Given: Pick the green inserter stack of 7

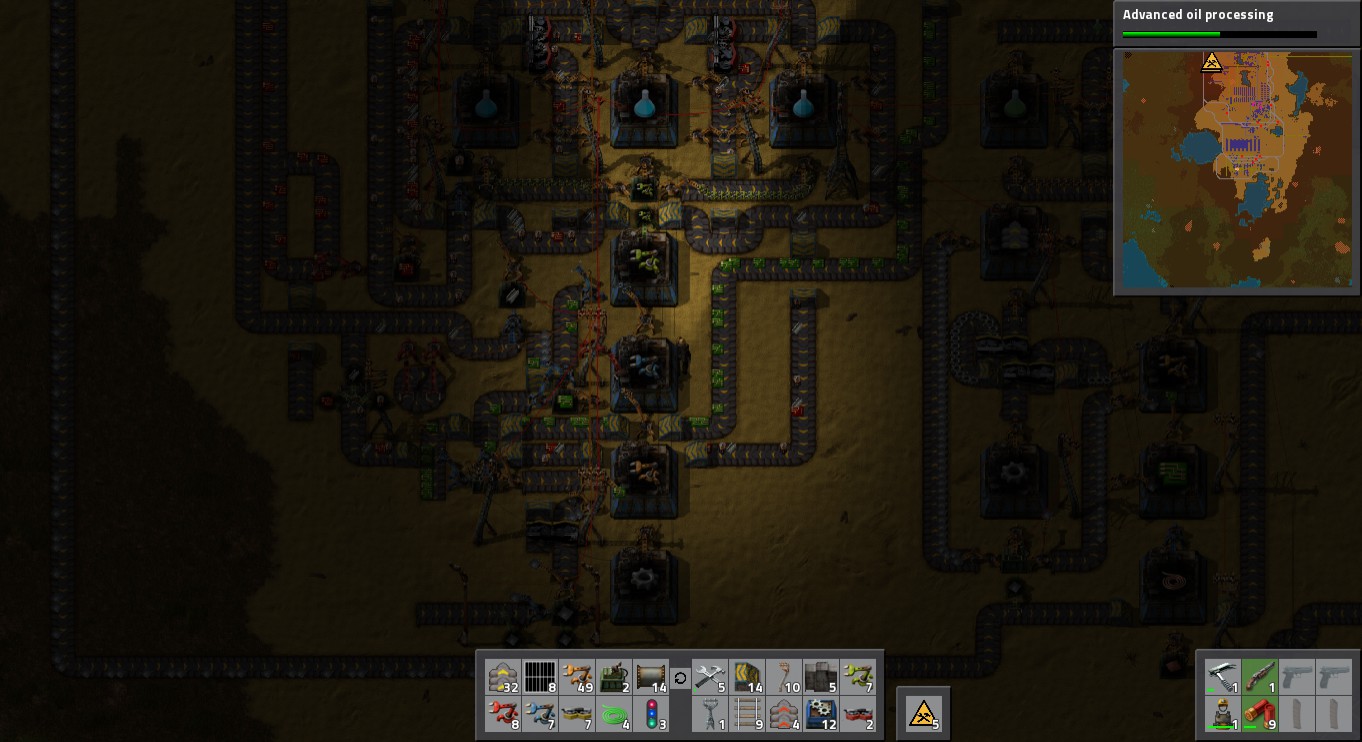Looking at the screenshot, I should 859,677.
